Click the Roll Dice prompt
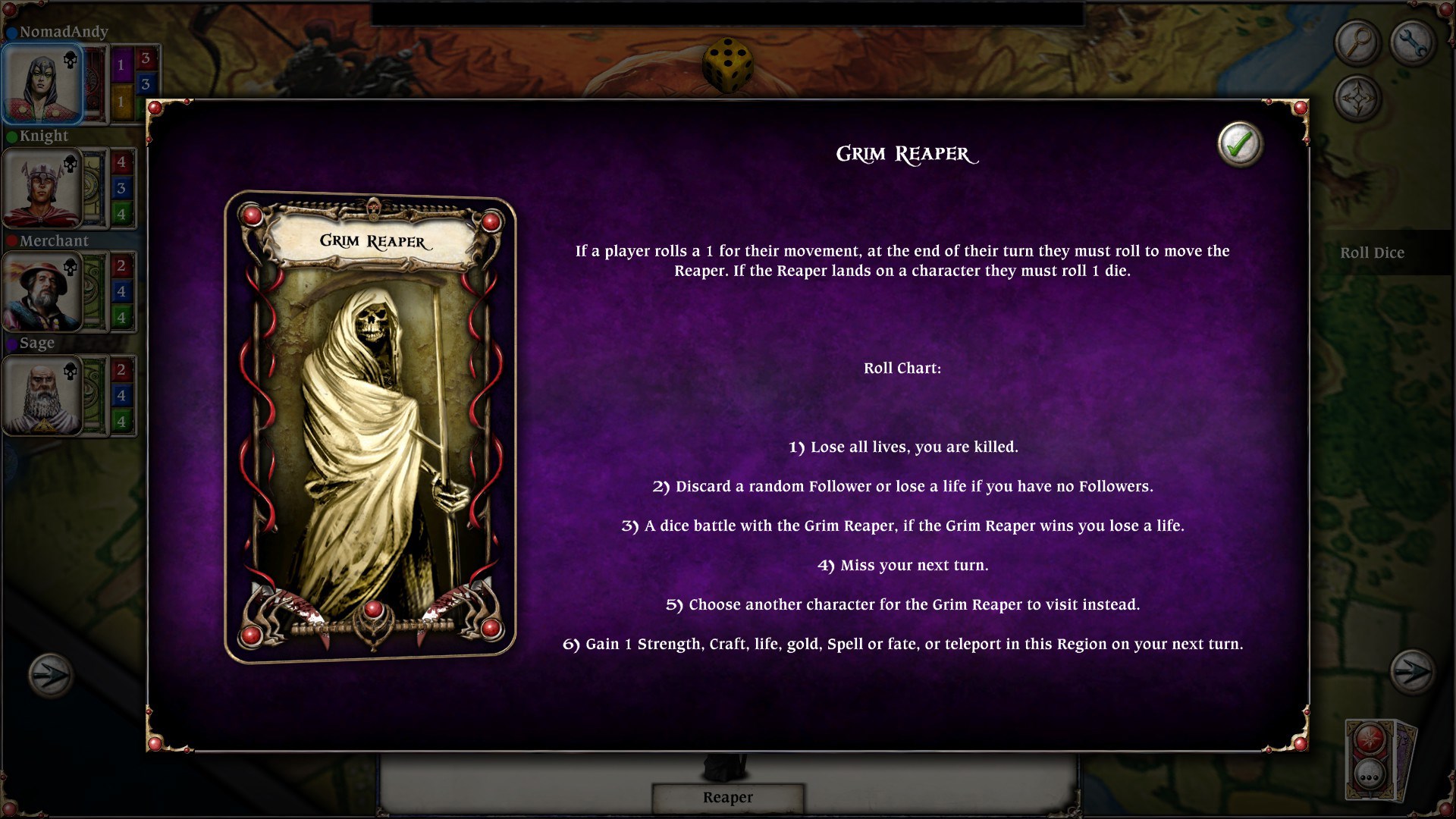 pos(1373,253)
